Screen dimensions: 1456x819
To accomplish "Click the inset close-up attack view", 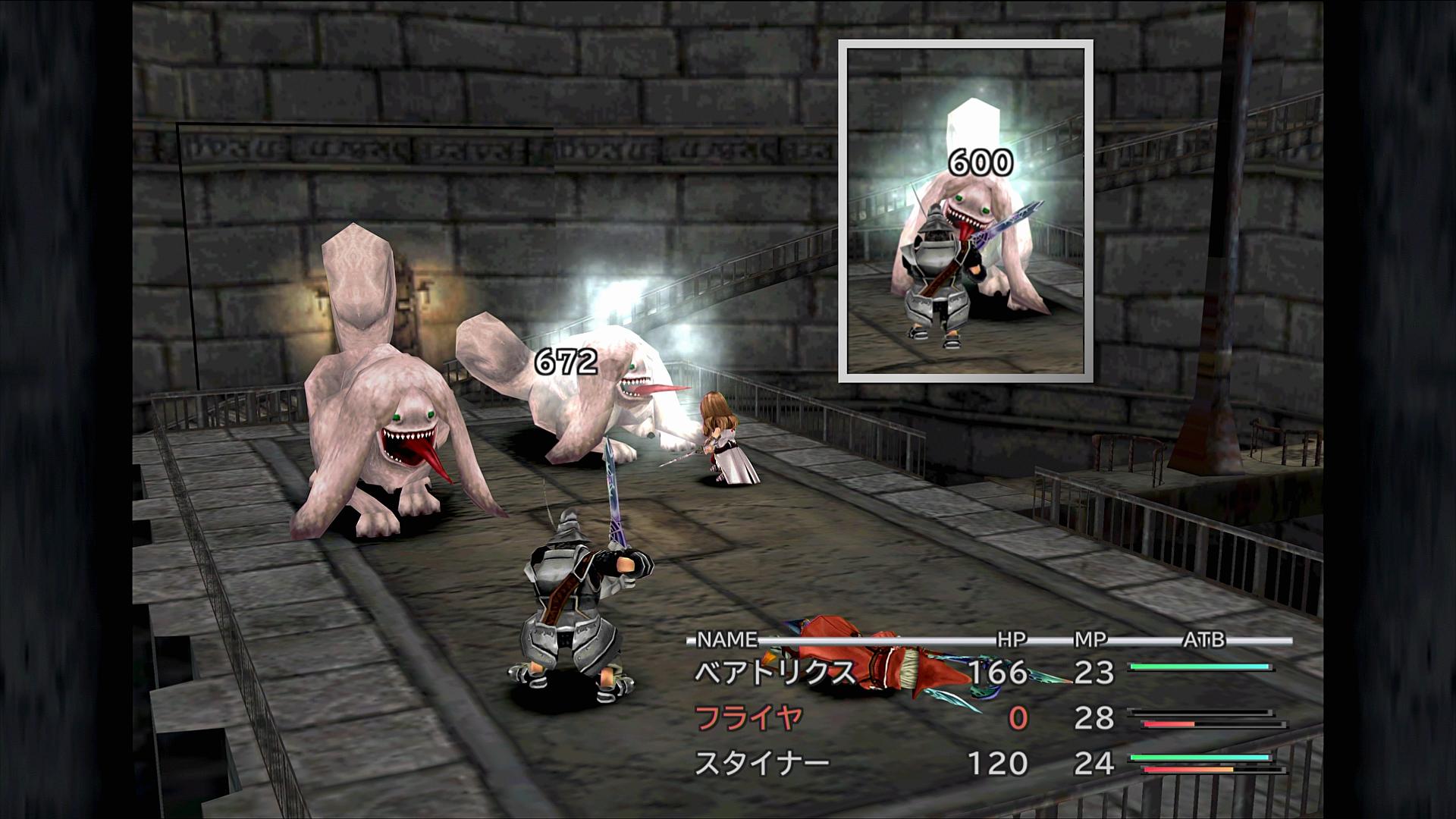I will click(x=965, y=211).
